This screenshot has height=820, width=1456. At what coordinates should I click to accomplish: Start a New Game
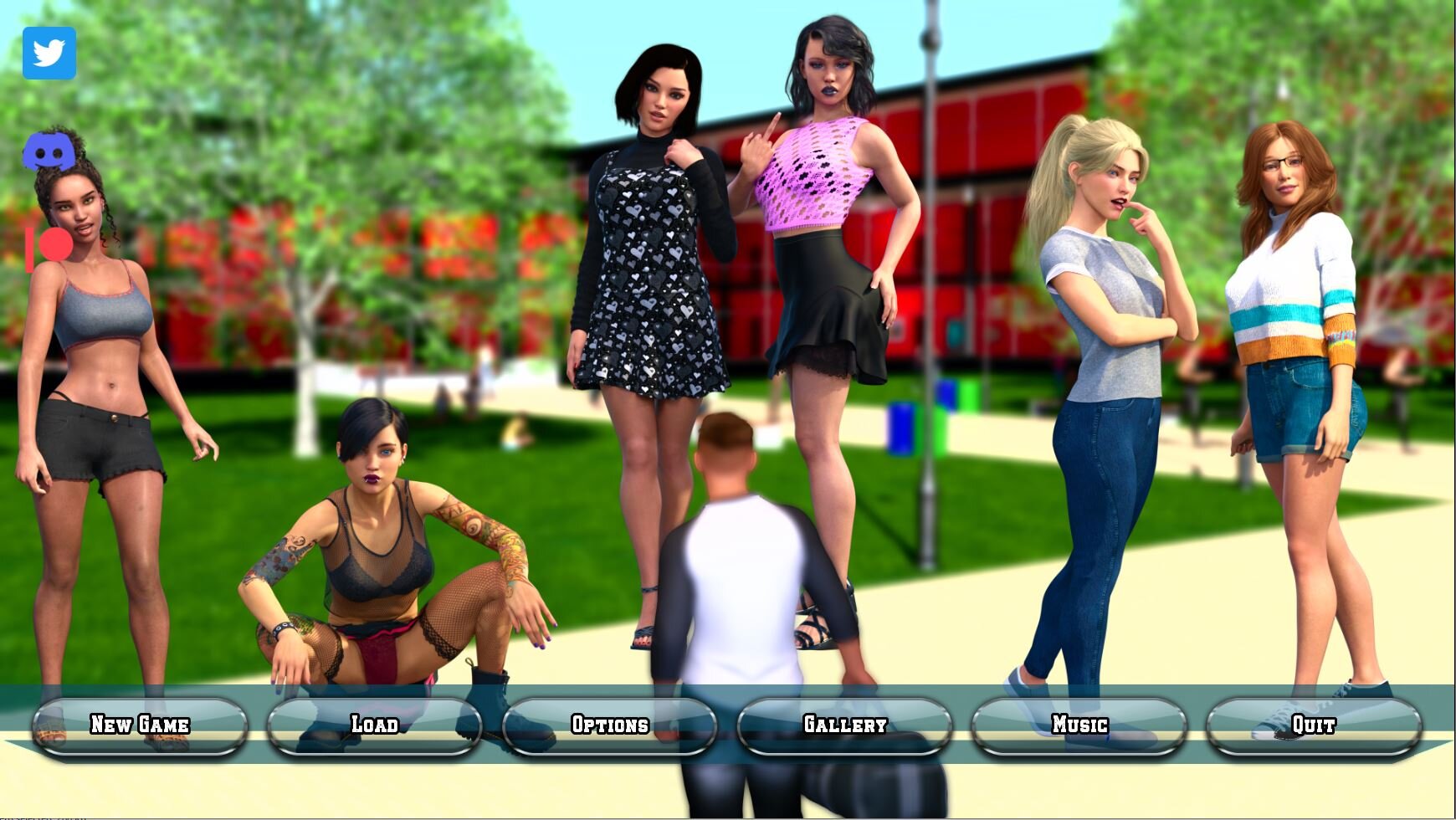pyautogui.click(x=140, y=725)
